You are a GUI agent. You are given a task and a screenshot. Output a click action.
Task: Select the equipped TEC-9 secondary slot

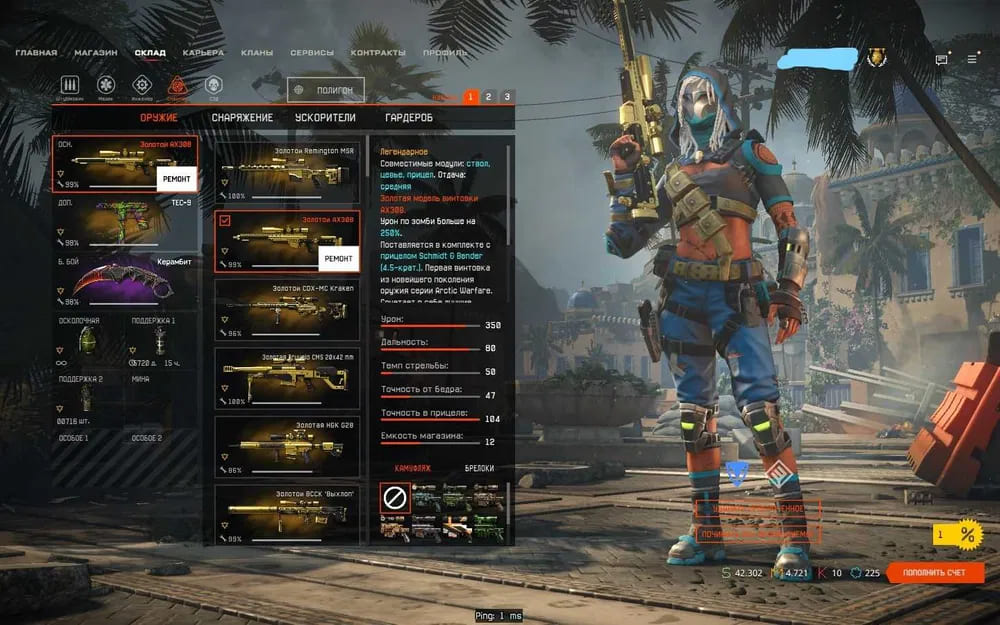pyautogui.click(x=125, y=223)
